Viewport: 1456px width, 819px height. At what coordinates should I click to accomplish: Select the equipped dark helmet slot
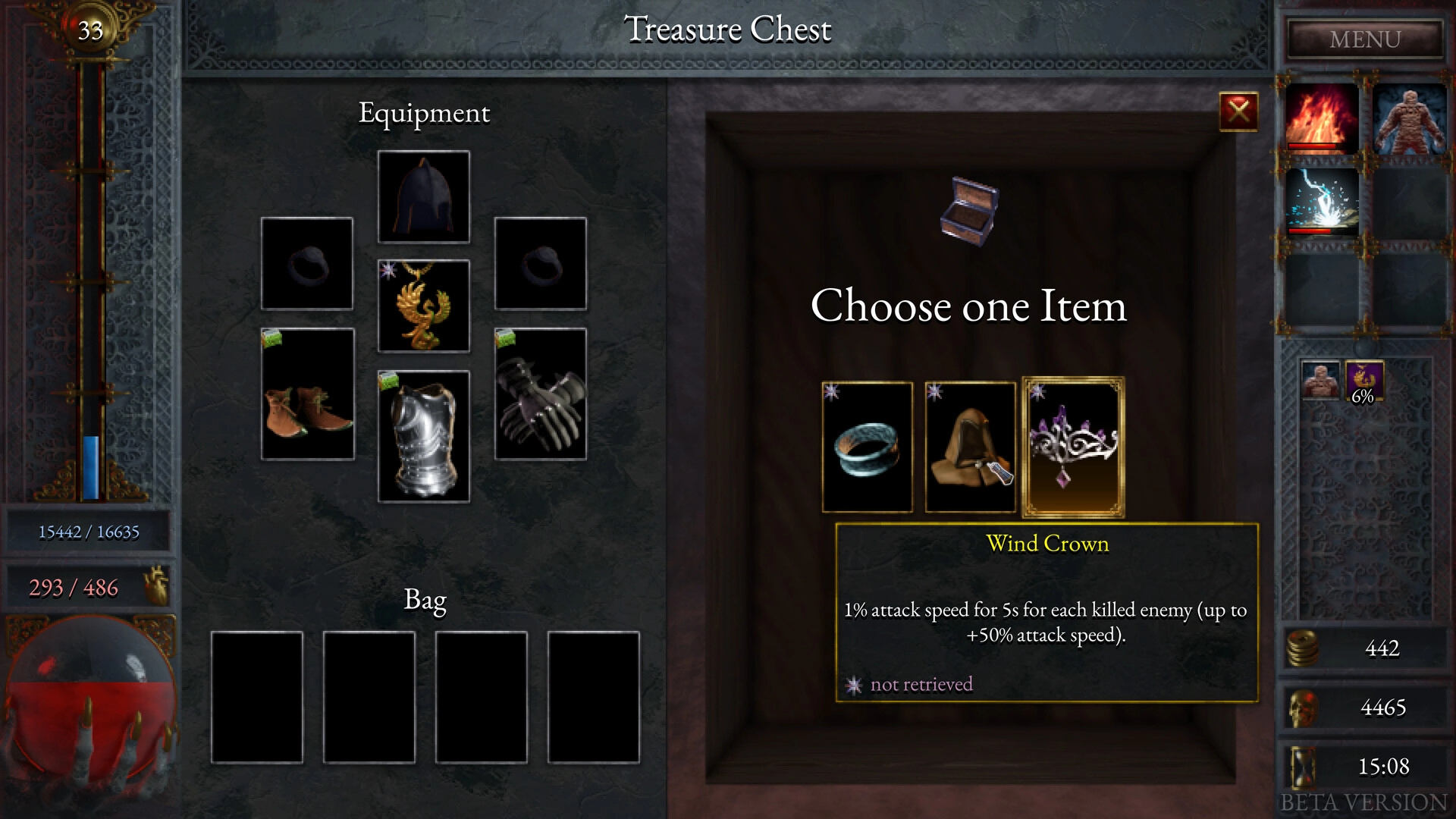coord(424,197)
